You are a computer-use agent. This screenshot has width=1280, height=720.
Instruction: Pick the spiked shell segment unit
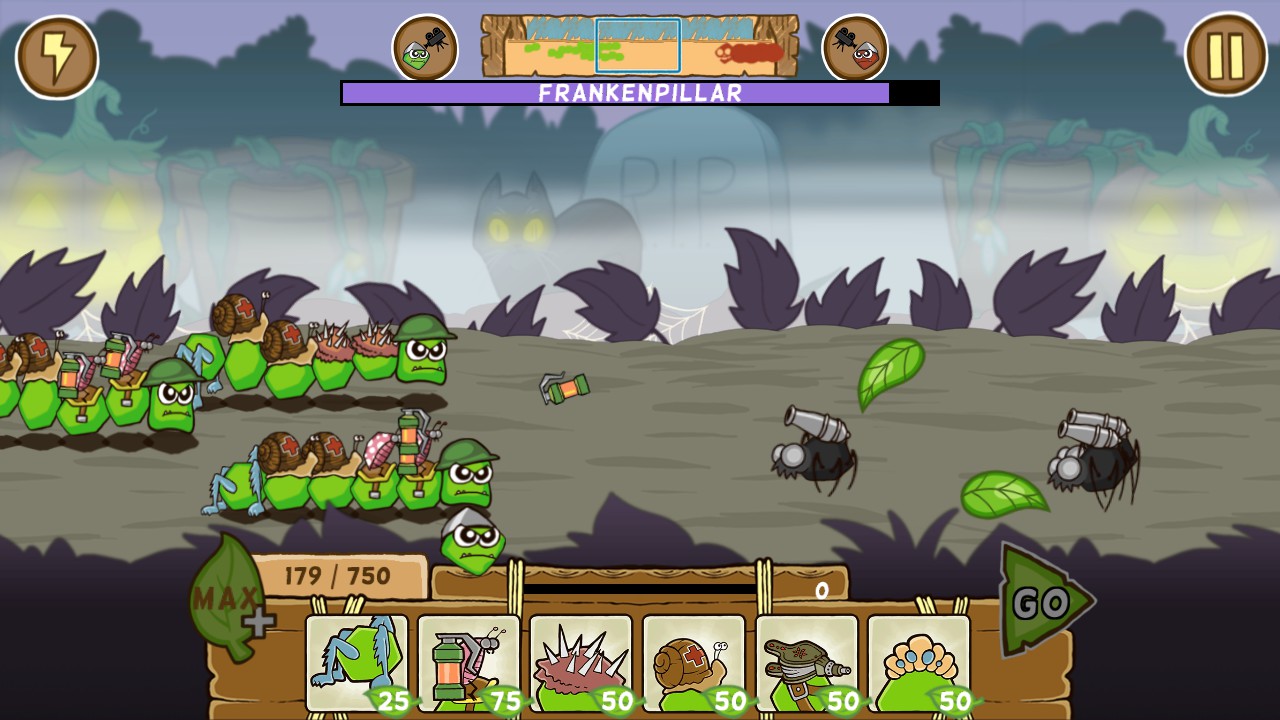(580, 662)
